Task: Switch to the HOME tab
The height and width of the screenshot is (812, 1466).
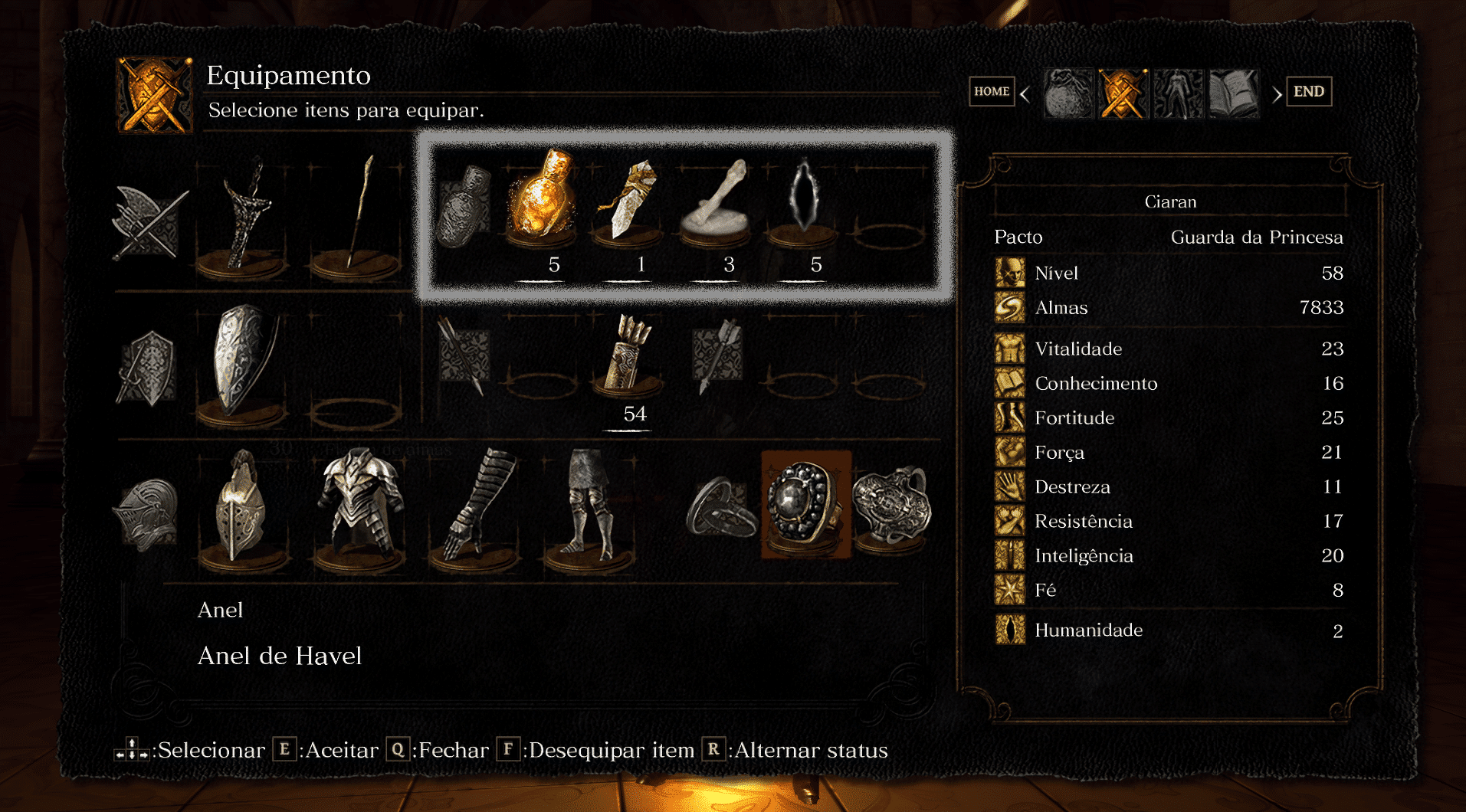Action: click(991, 91)
